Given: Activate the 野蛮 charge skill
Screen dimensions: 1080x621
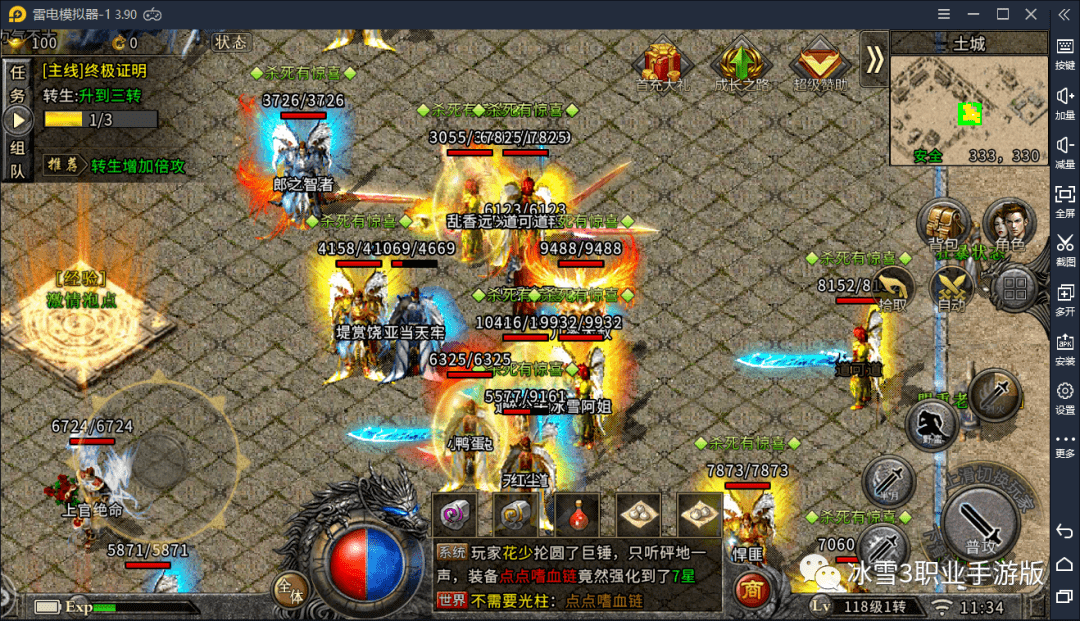Looking at the screenshot, I should click(932, 424).
